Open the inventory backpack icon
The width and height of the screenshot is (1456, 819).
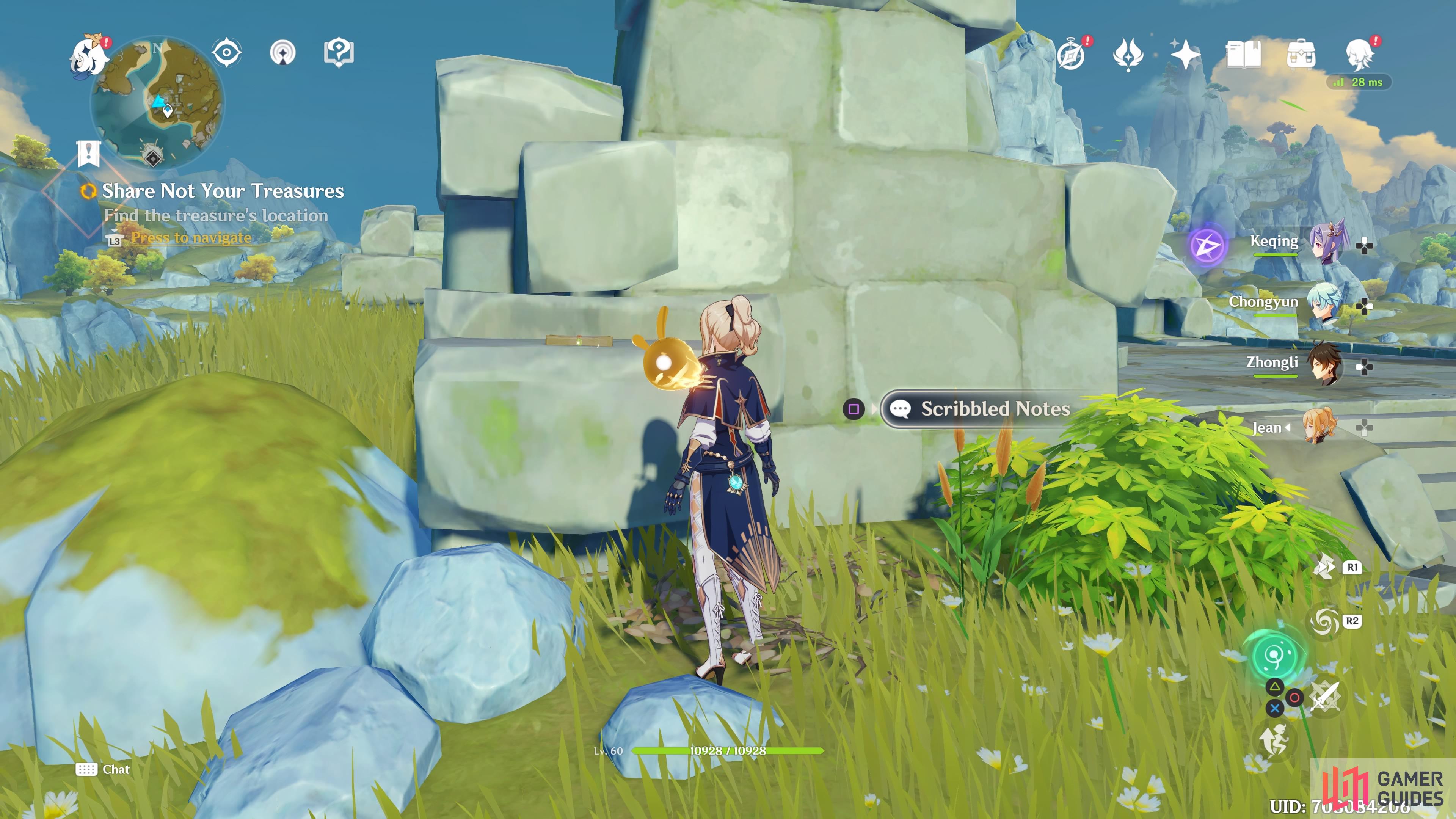point(1301,54)
